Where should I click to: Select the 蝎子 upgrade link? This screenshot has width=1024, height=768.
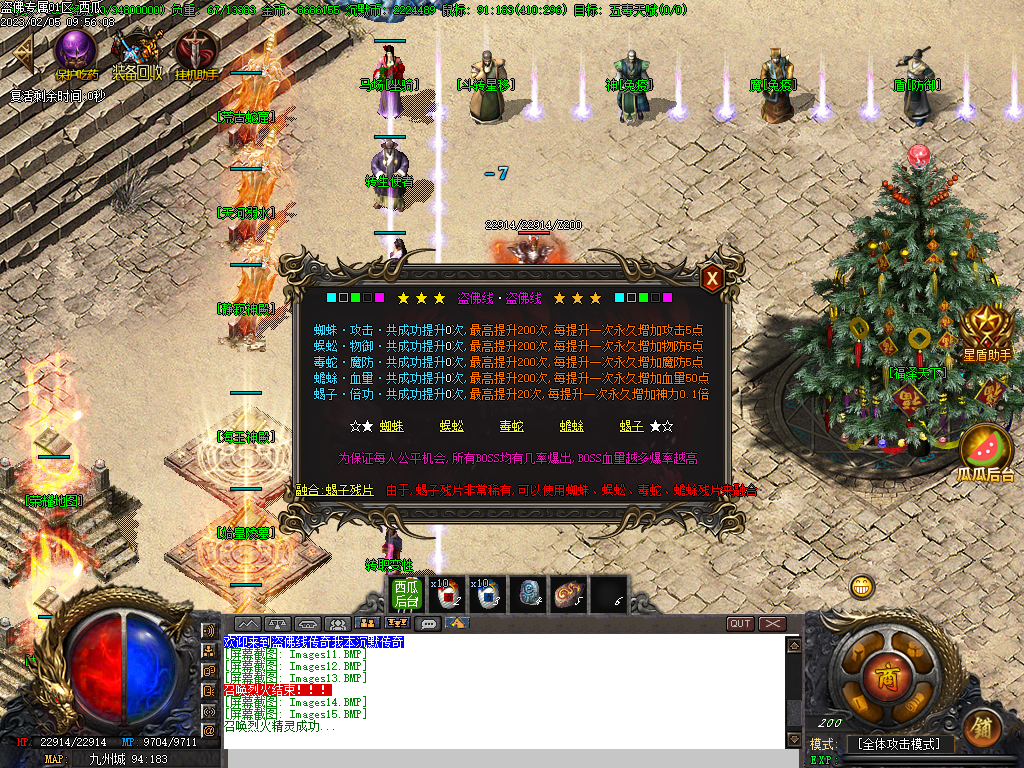[x=632, y=426]
